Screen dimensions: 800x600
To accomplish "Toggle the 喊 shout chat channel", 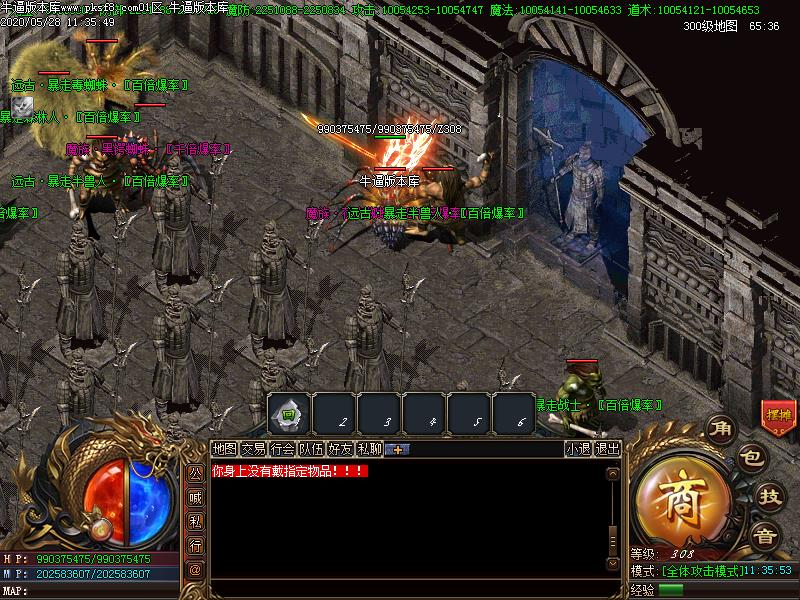I will click(196, 496).
